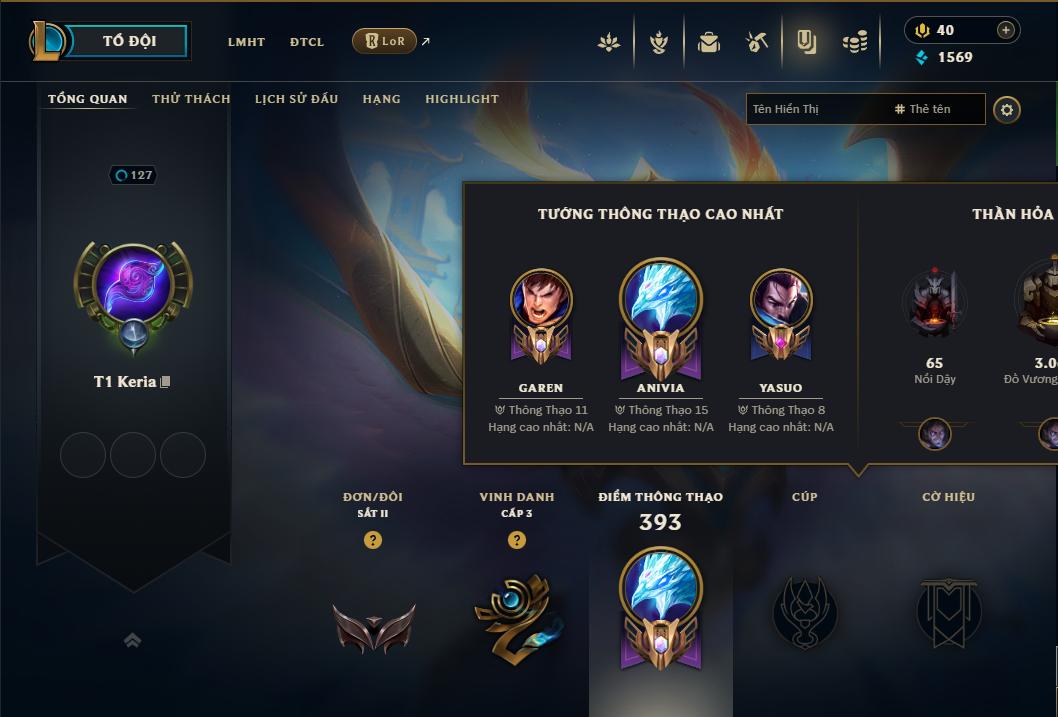Open the Đơn/Đôi ranked emblem
The image size is (1058, 717).
[x=373, y=627]
